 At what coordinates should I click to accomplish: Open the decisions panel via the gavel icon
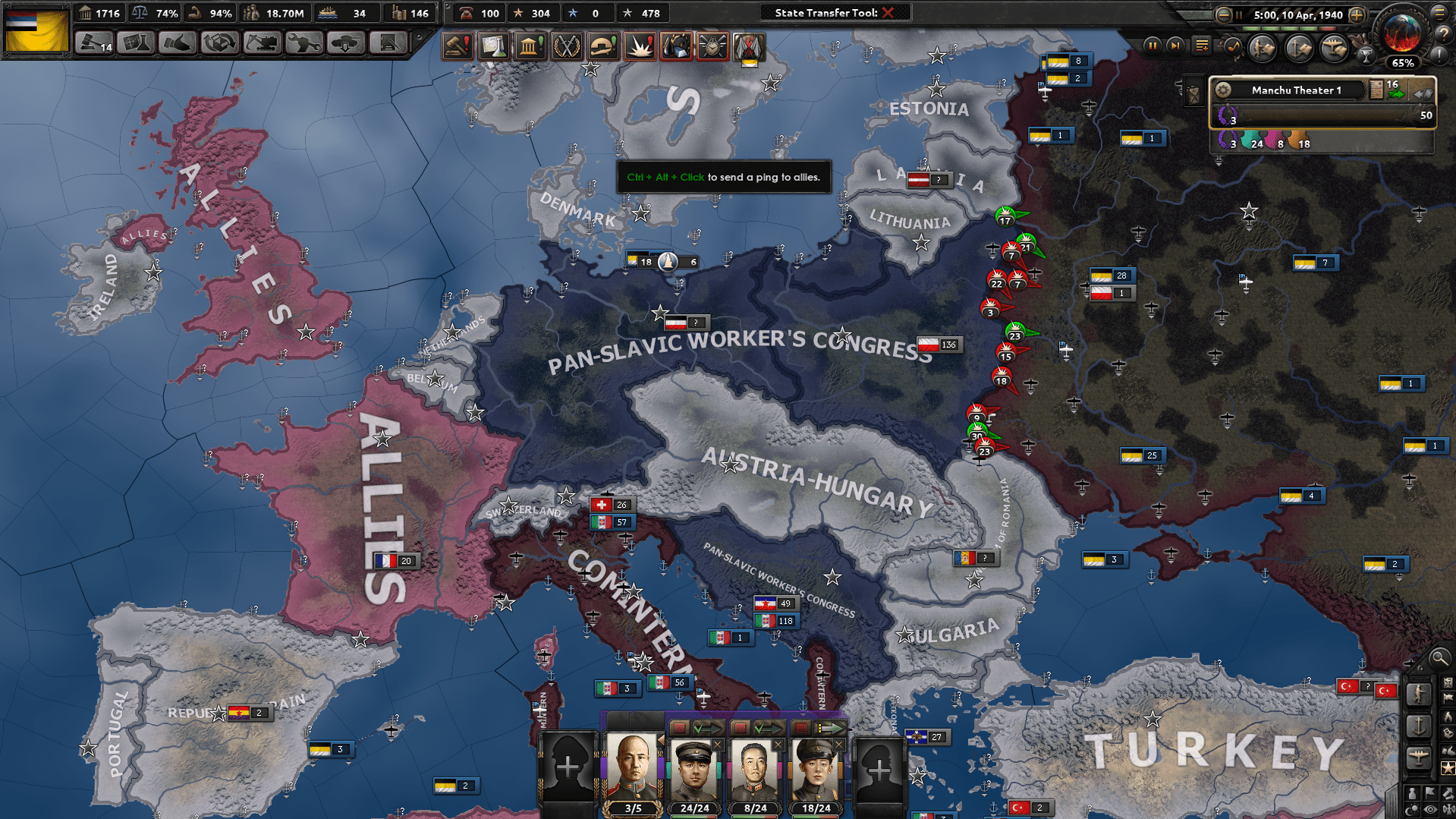click(93, 46)
